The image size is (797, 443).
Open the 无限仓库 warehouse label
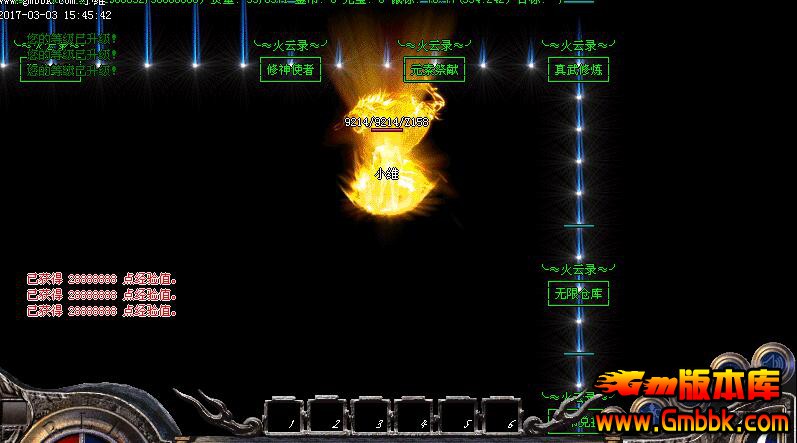click(x=579, y=294)
